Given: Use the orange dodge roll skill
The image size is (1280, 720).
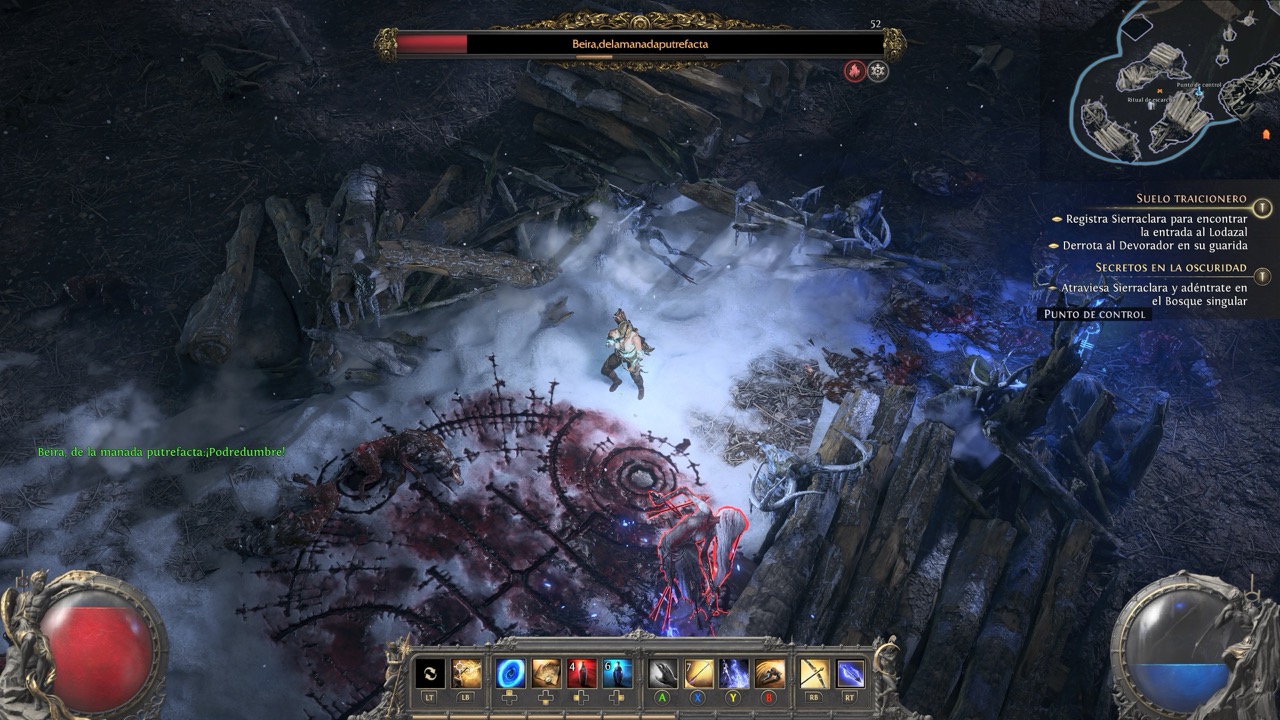Looking at the screenshot, I should [x=769, y=673].
